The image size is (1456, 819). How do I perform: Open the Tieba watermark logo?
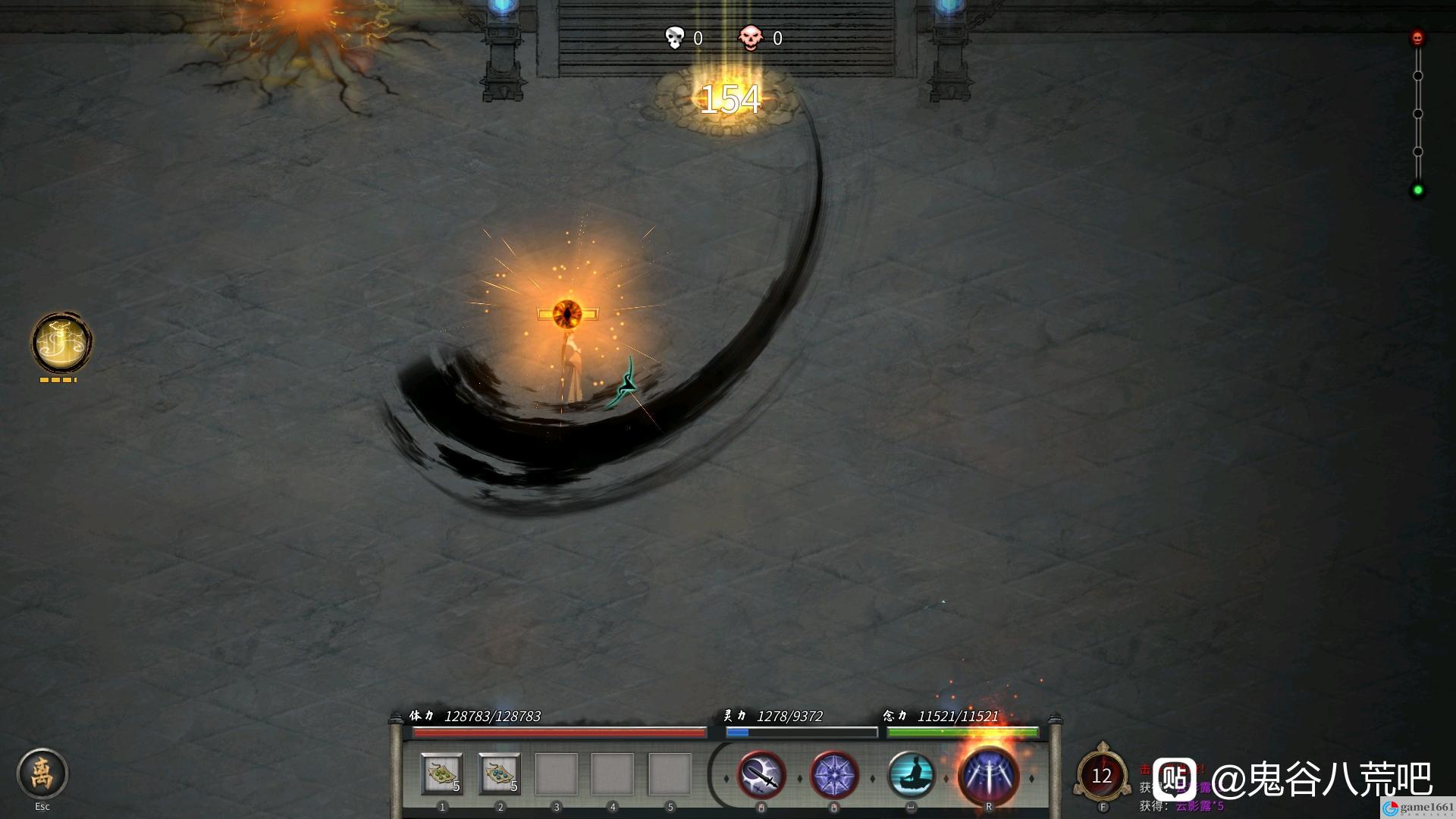1175,779
